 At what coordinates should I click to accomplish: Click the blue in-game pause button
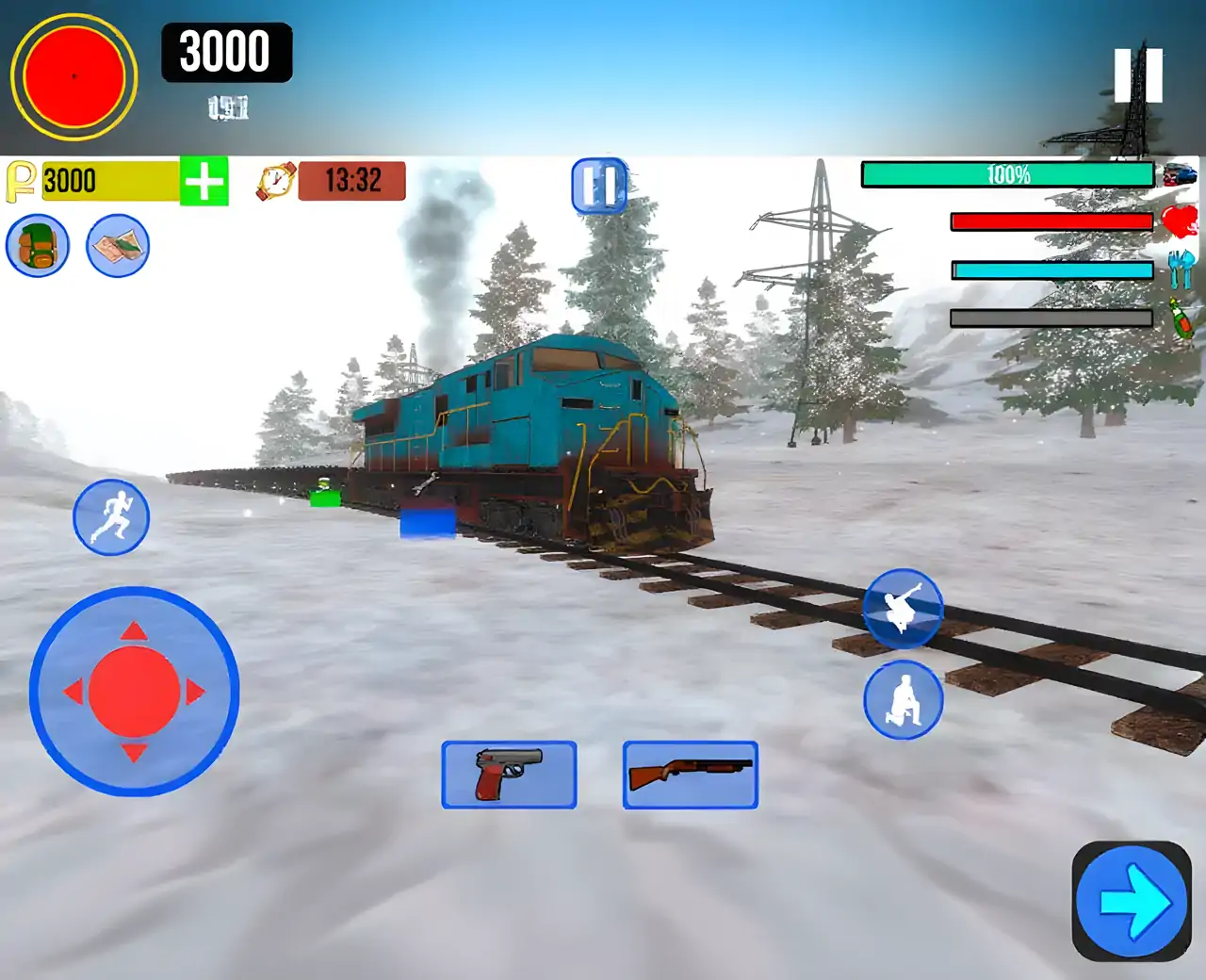click(x=599, y=186)
